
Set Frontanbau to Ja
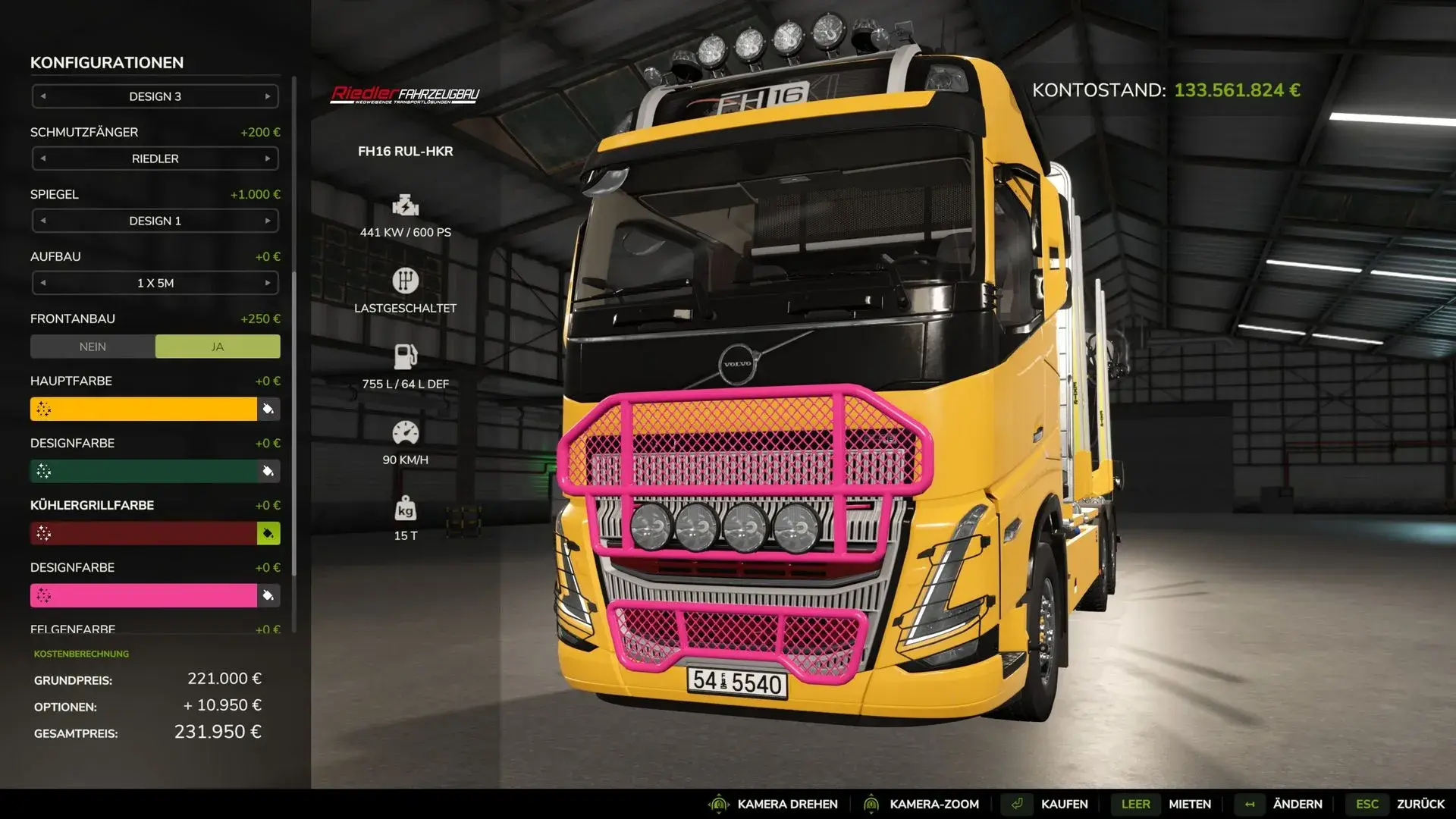click(x=218, y=347)
